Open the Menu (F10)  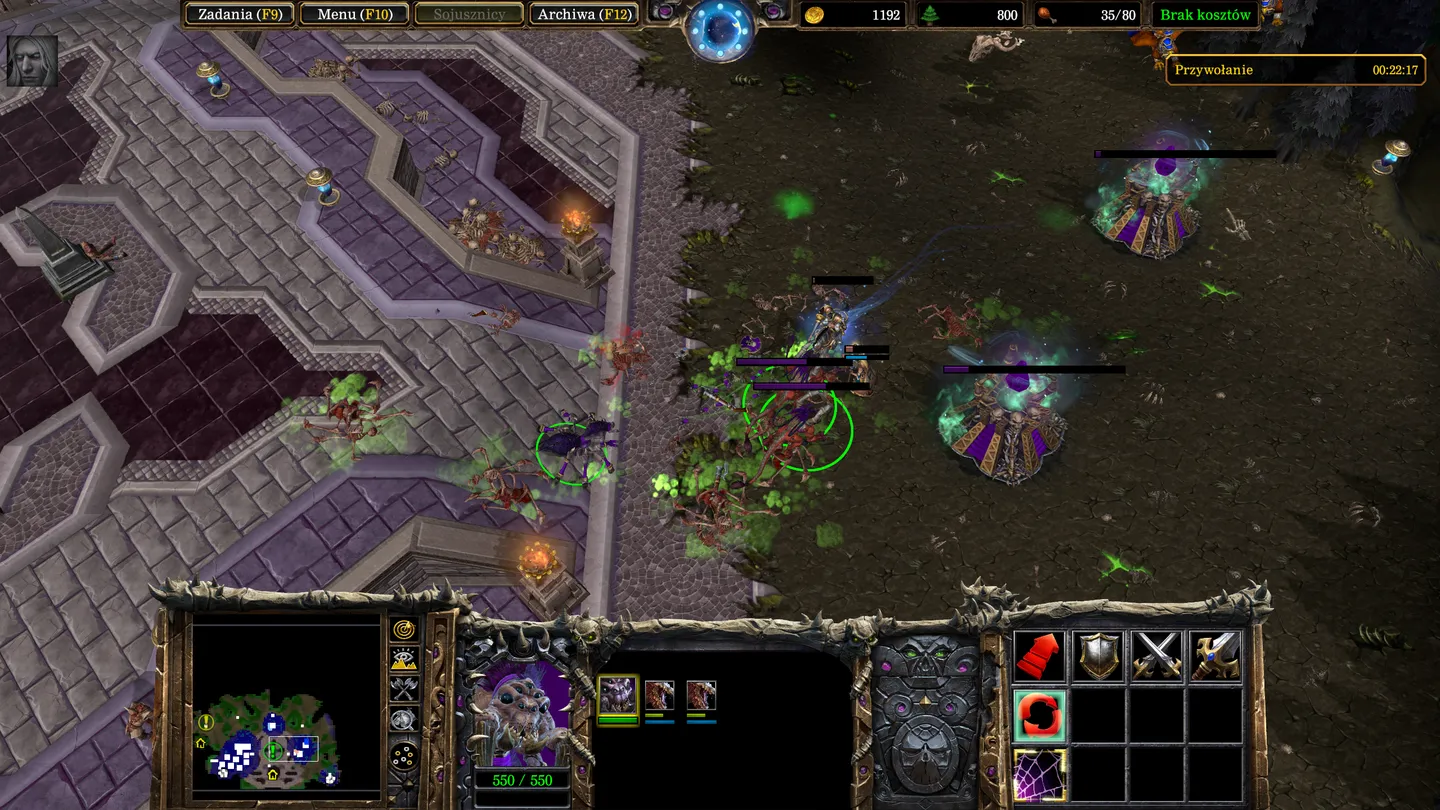[355, 14]
